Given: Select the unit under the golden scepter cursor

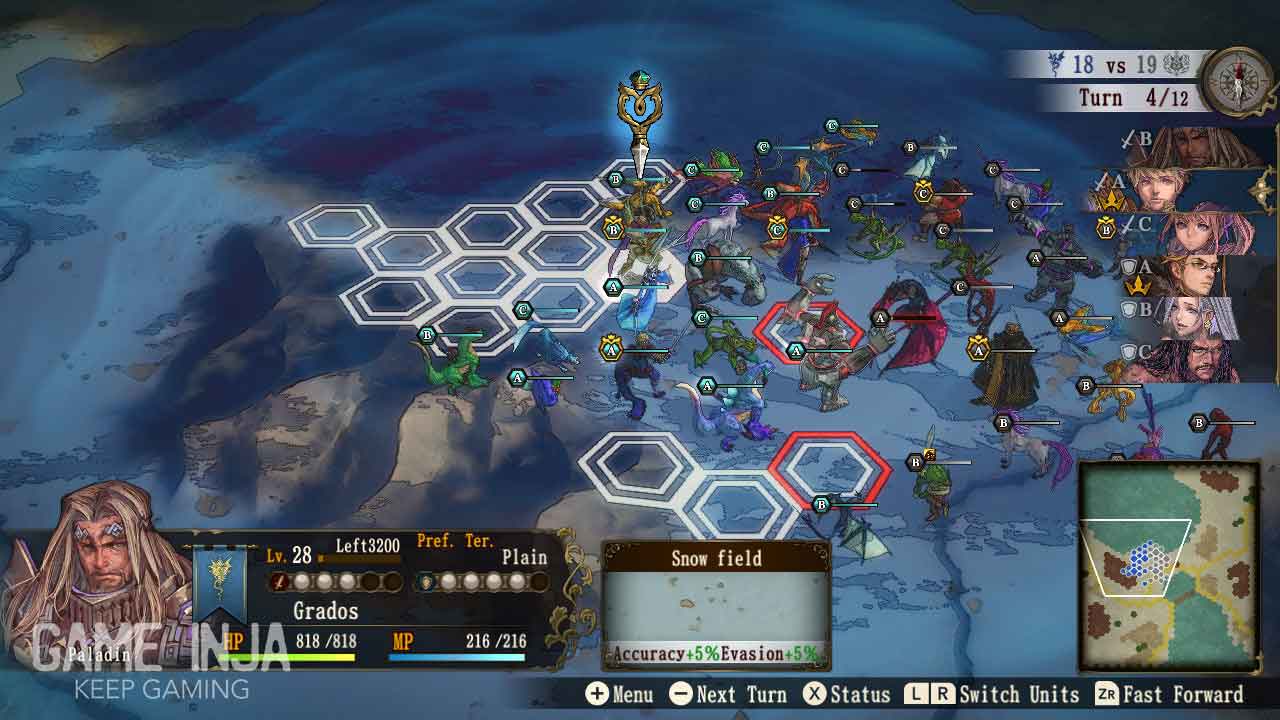Looking at the screenshot, I should 640,203.
